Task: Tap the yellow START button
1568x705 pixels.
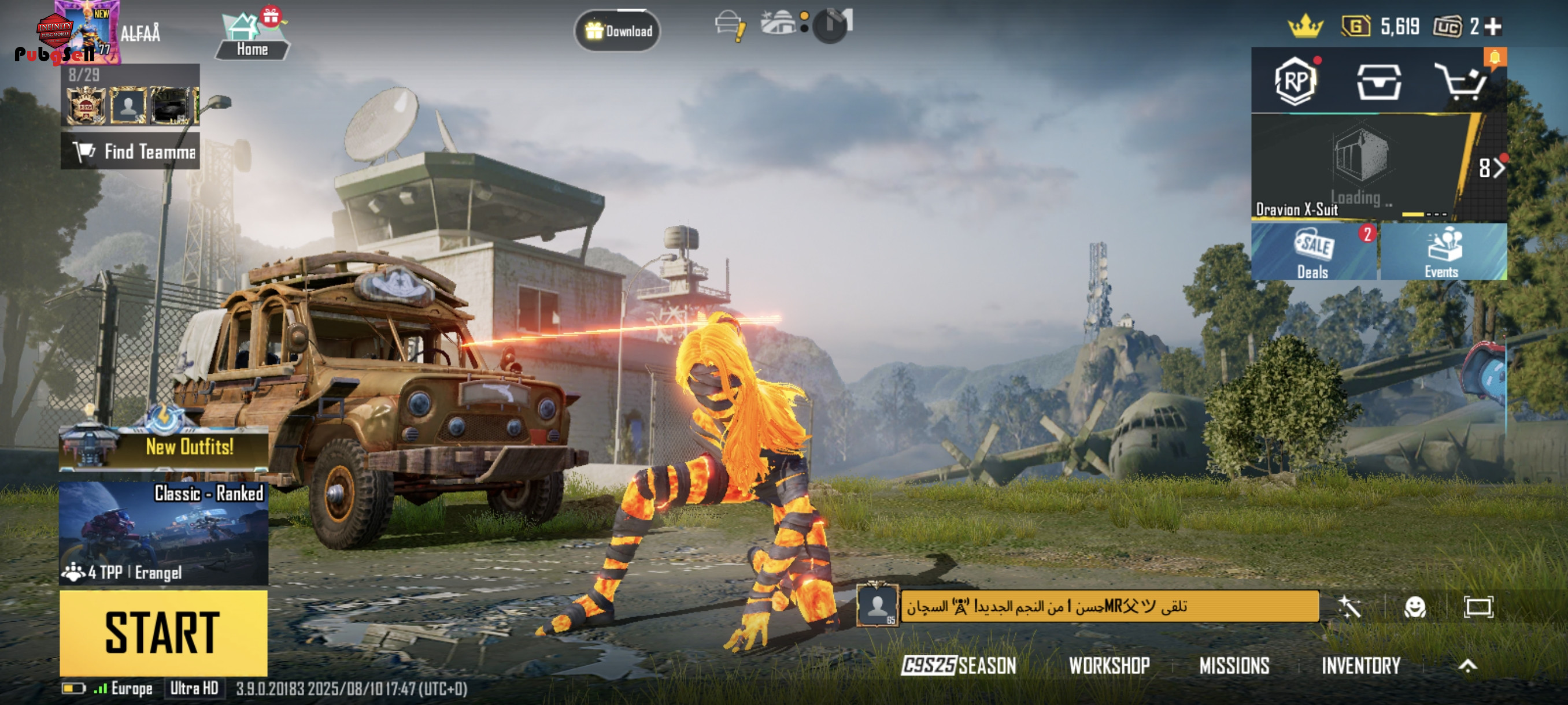Action: (x=163, y=633)
